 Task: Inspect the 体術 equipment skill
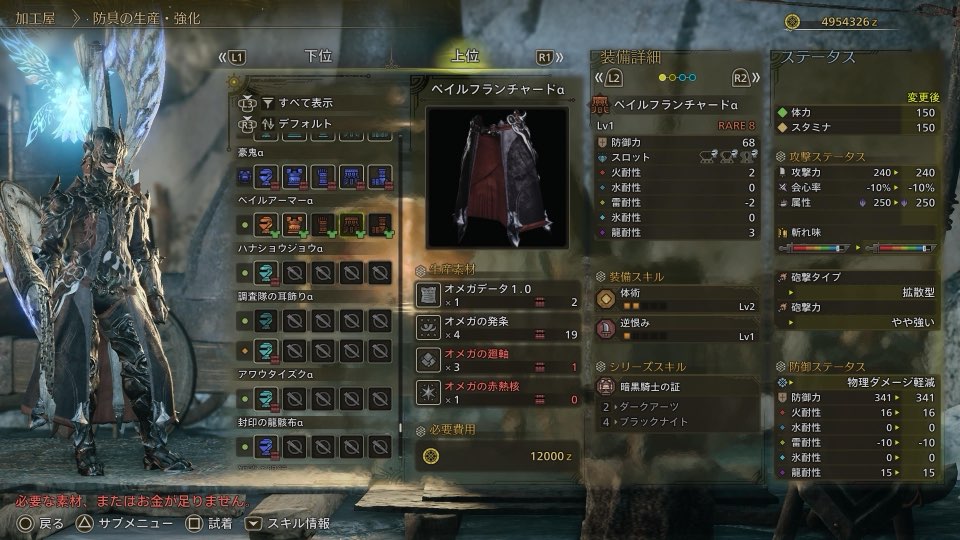click(x=676, y=298)
